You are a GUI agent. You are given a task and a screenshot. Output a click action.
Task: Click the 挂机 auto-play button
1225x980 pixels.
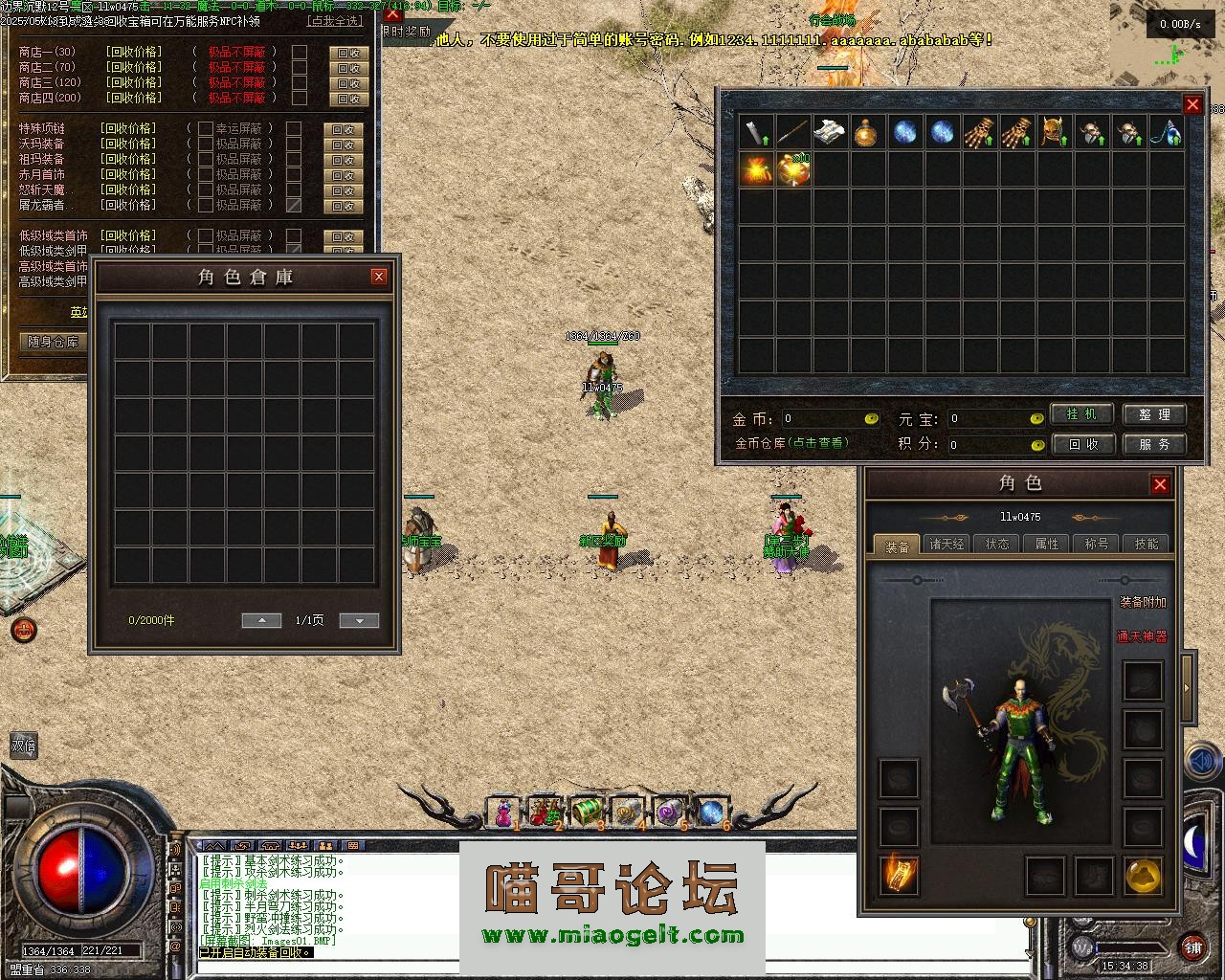(1080, 414)
